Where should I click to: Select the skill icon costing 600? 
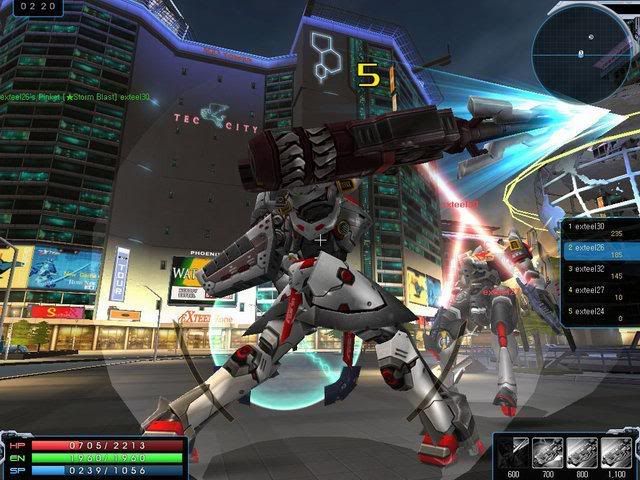pos(513,451)
